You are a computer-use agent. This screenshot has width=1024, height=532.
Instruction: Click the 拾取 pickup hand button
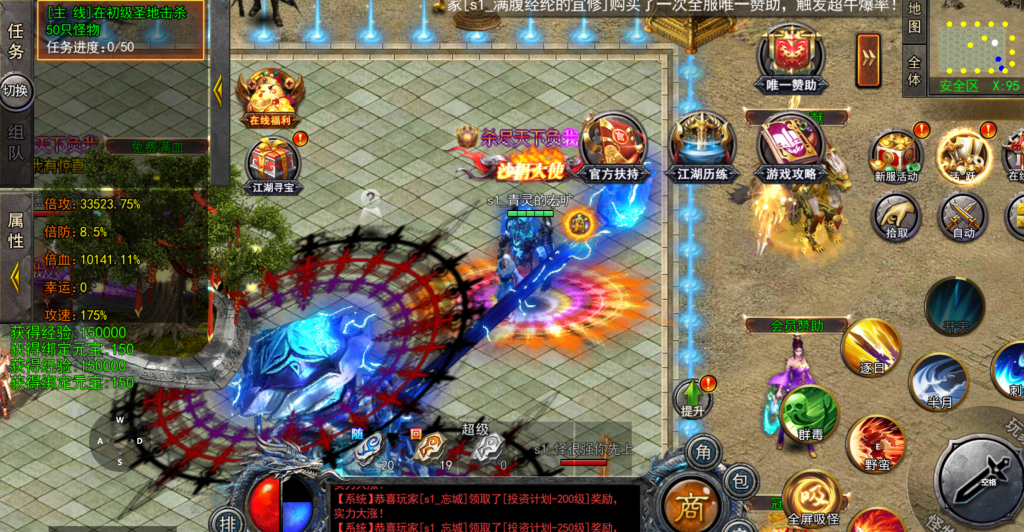896,215
